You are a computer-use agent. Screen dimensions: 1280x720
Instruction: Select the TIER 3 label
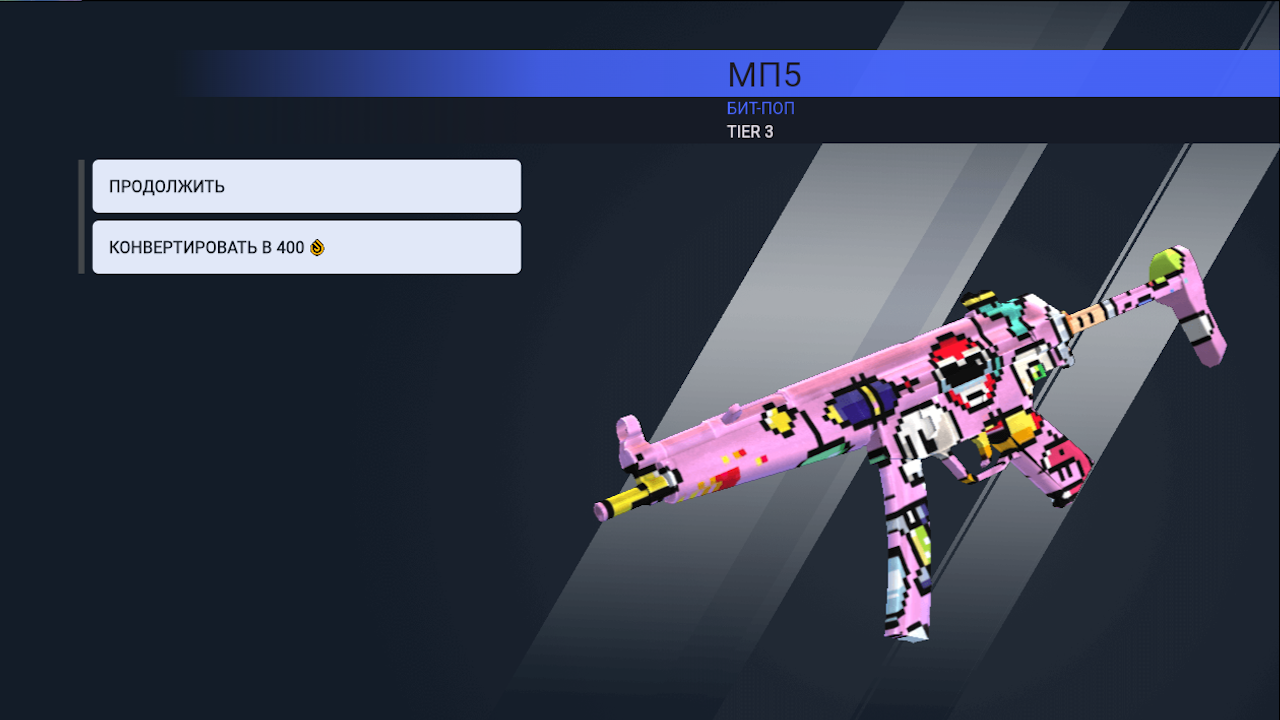[751, 131]
